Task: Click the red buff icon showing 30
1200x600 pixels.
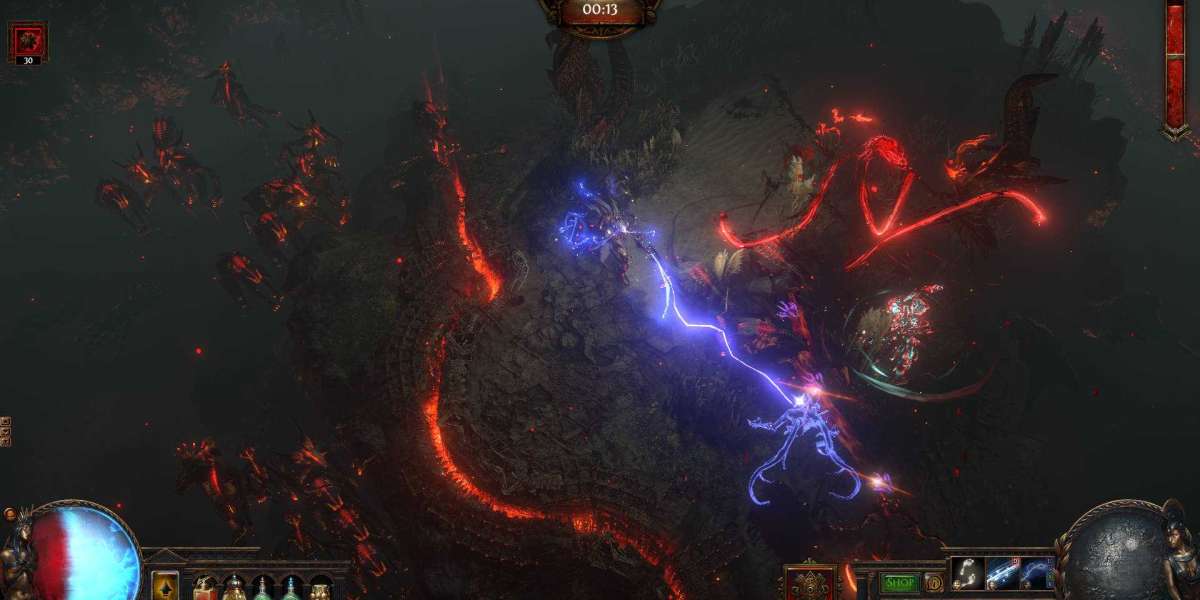Action: [x=27, y=41]
